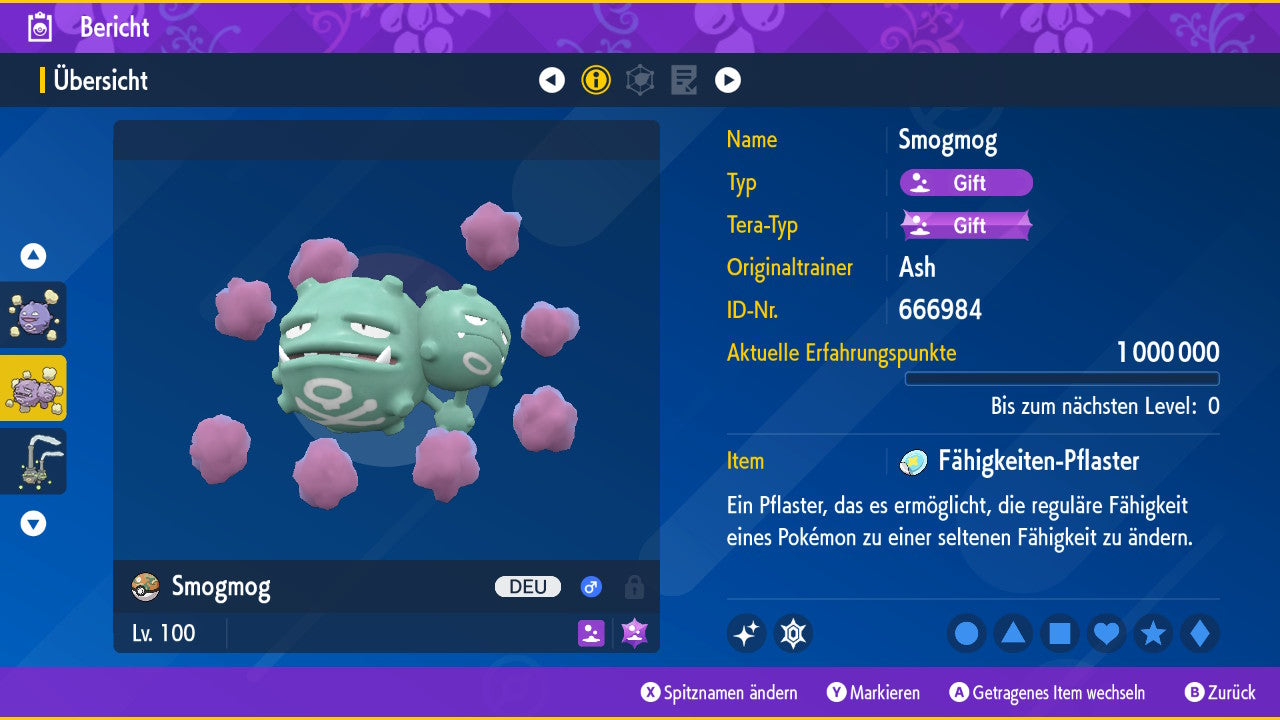Toggle the heart marking

(1107, 633)
